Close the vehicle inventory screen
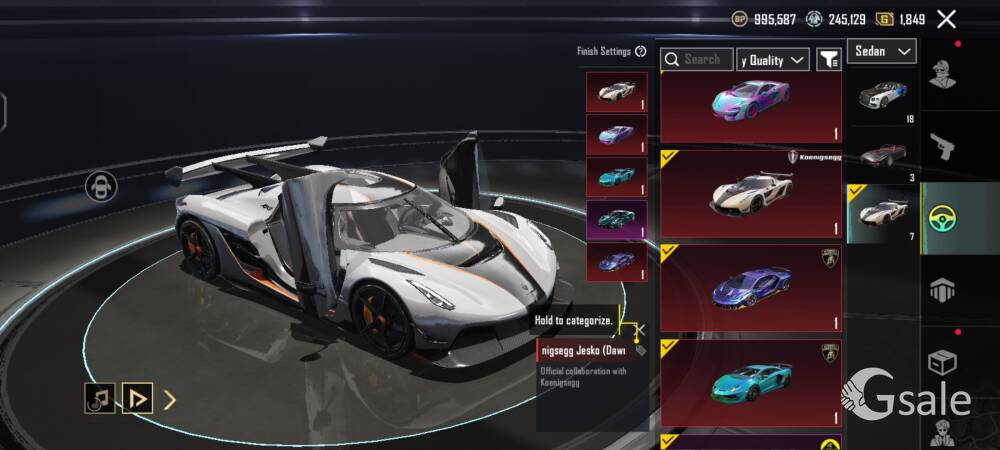Viewport: 1000px width, 450px height. coord(946,18)
